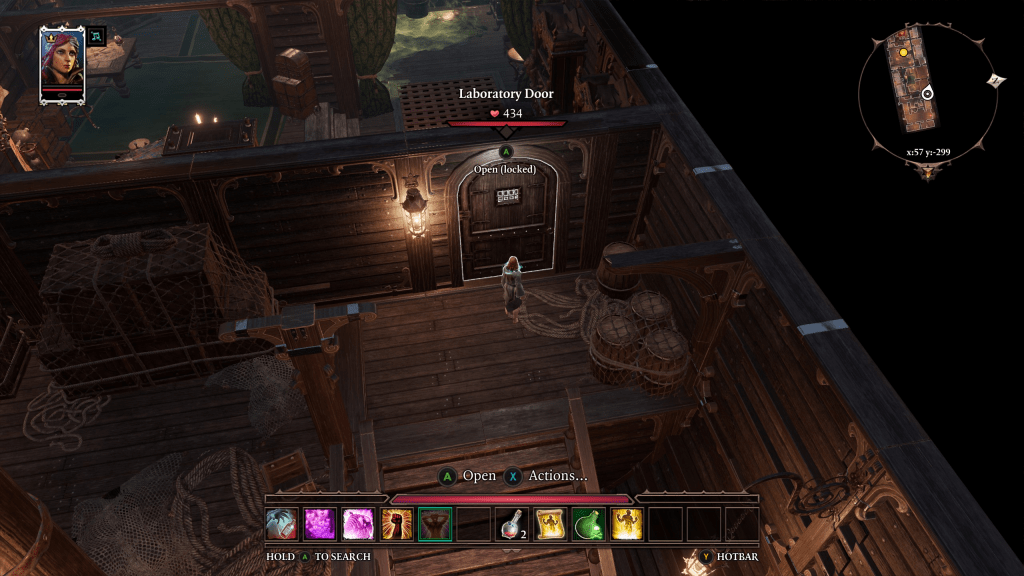Activate the purple sparkle cloud skill

click(320, 524)
